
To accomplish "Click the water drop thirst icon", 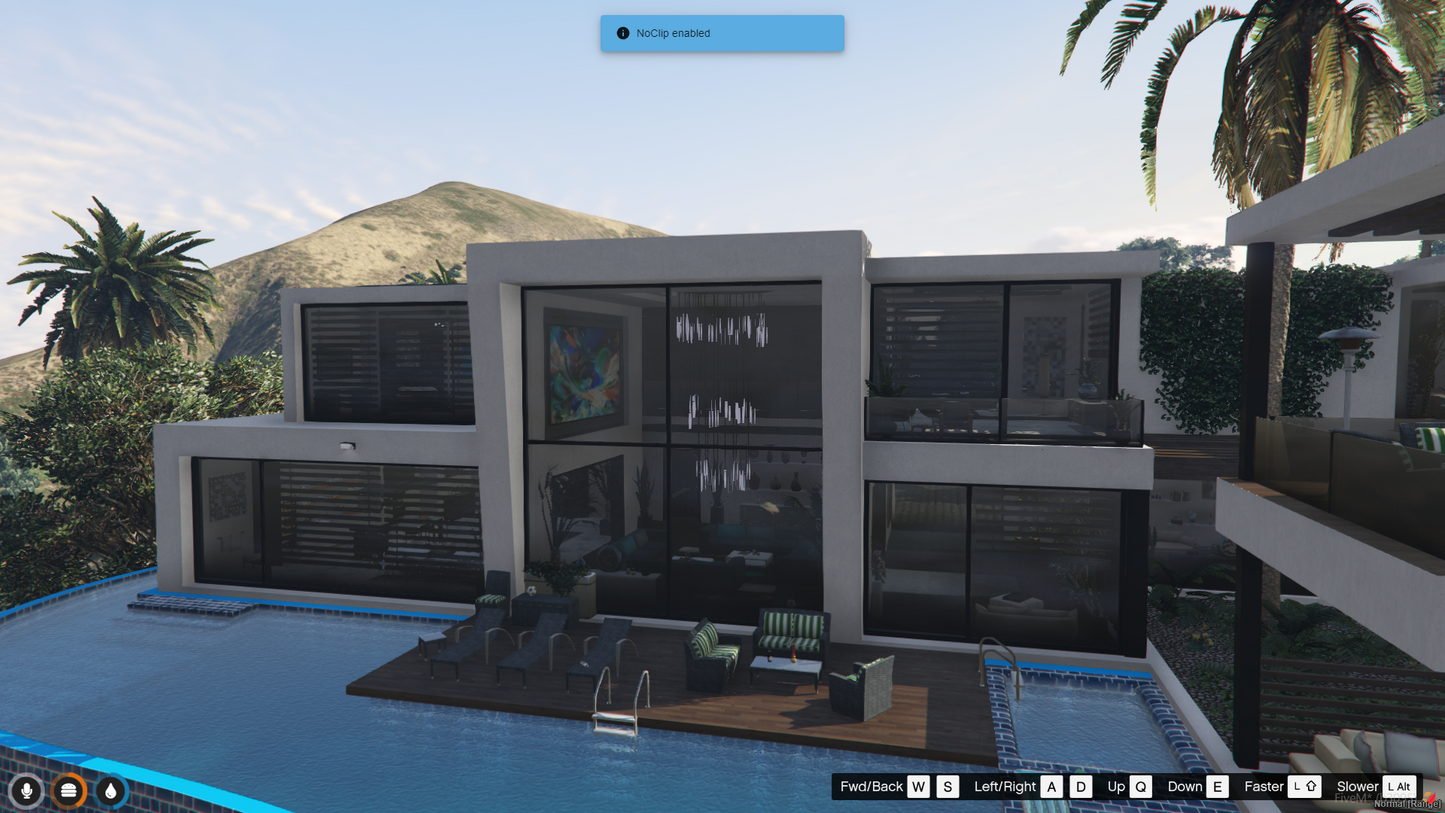I will [x=110, y=791].
